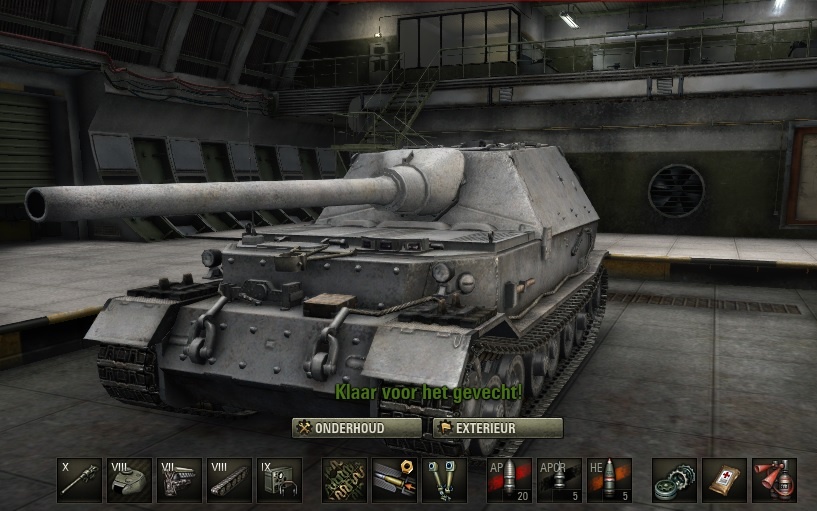The image size is (817, 511).
Task: Select the tier VIII turret module
Action: click(130, 480)
